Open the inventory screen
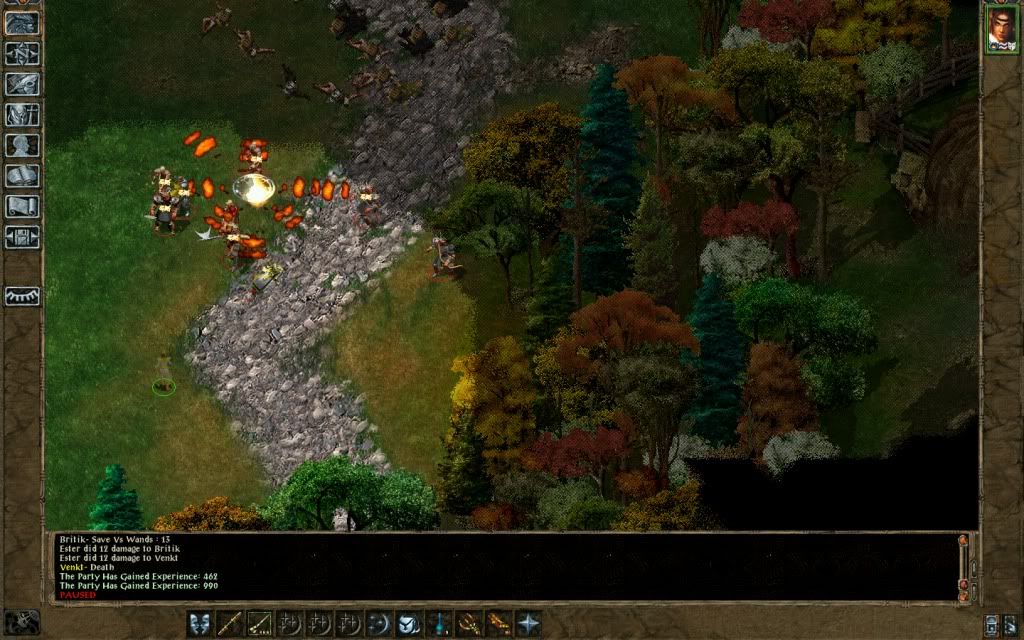 pos(22,114)
